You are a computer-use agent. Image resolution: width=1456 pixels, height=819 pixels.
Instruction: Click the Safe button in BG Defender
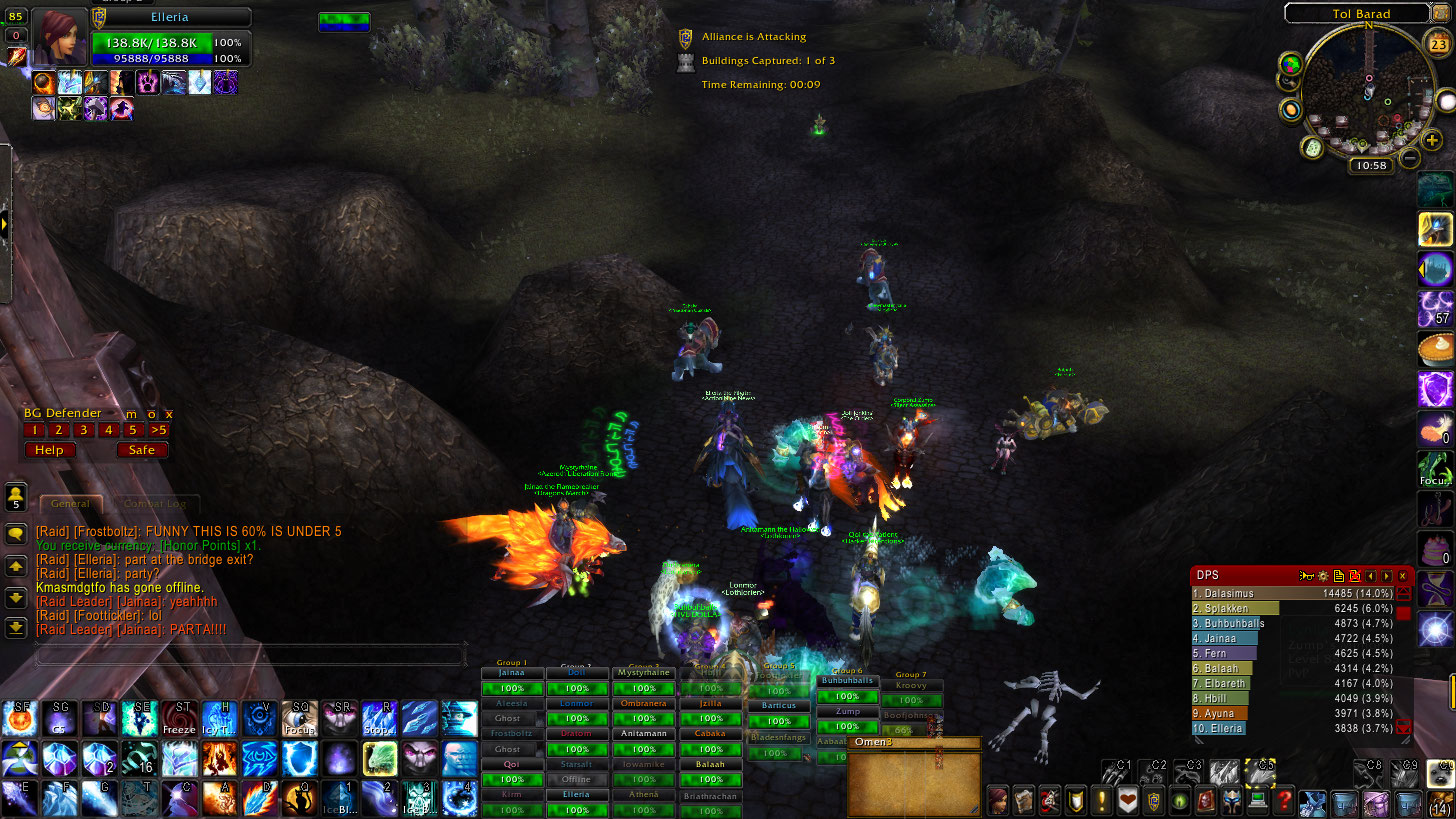(142, 450)
